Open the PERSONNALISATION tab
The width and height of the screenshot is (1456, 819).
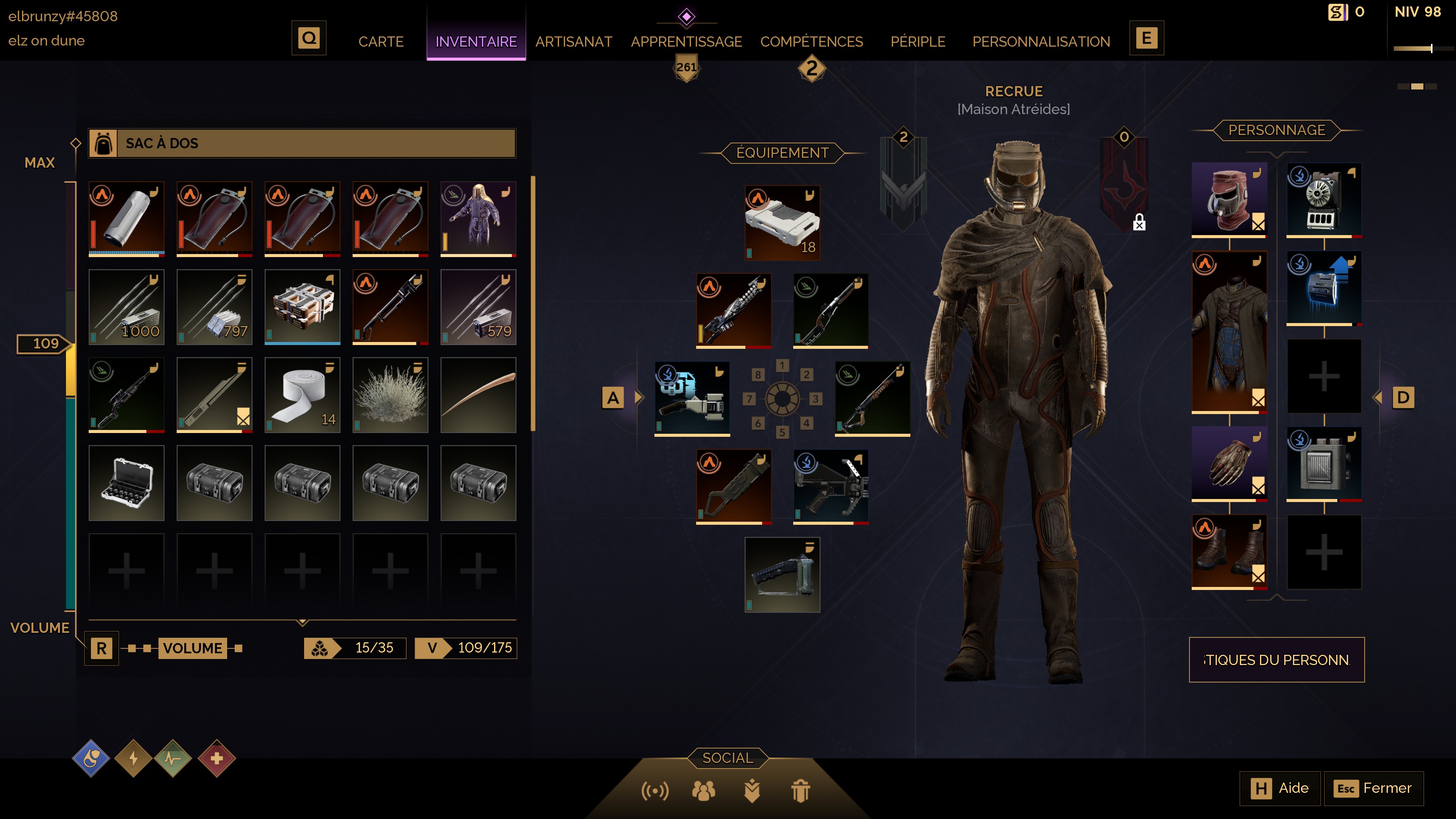click(1040, 41)
